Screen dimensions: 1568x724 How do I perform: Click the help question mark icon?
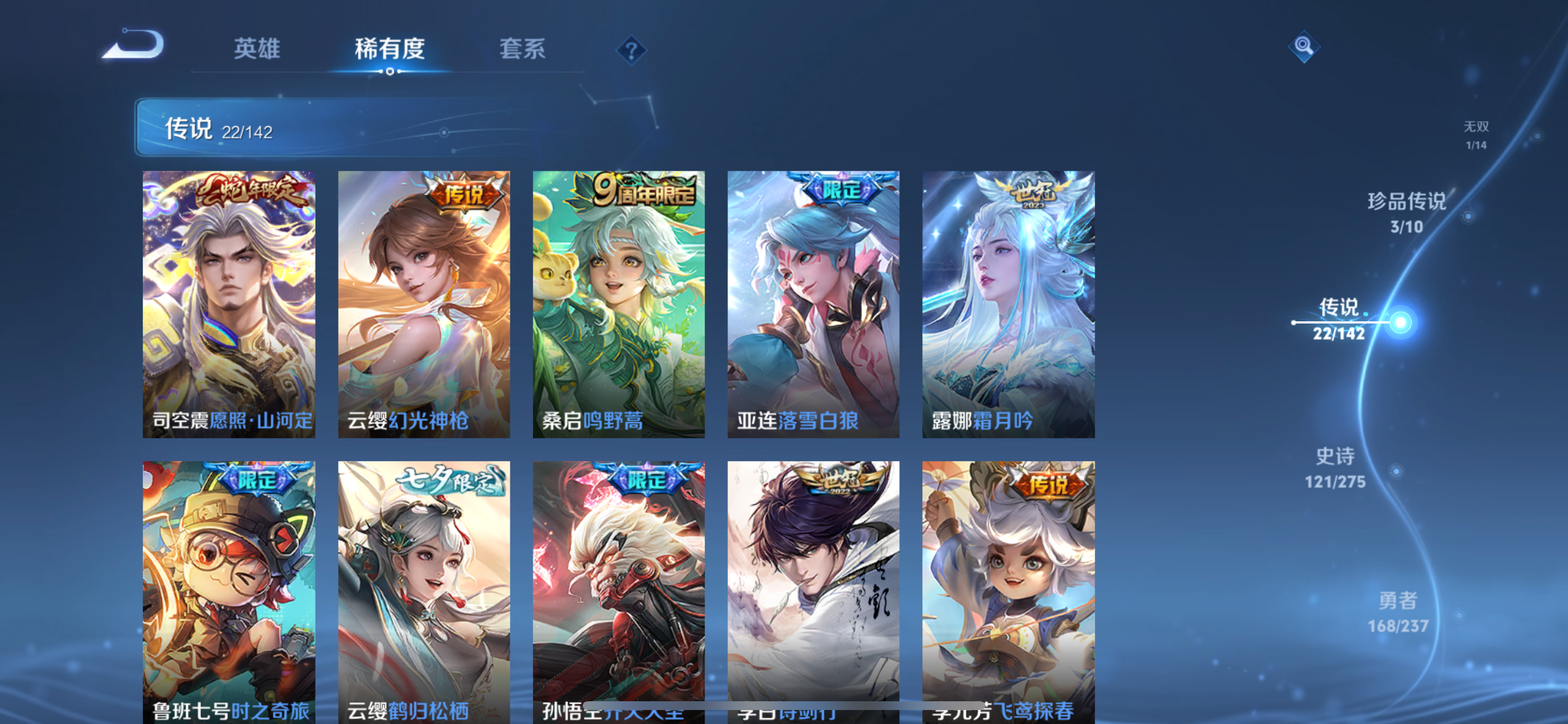point(631,51)
